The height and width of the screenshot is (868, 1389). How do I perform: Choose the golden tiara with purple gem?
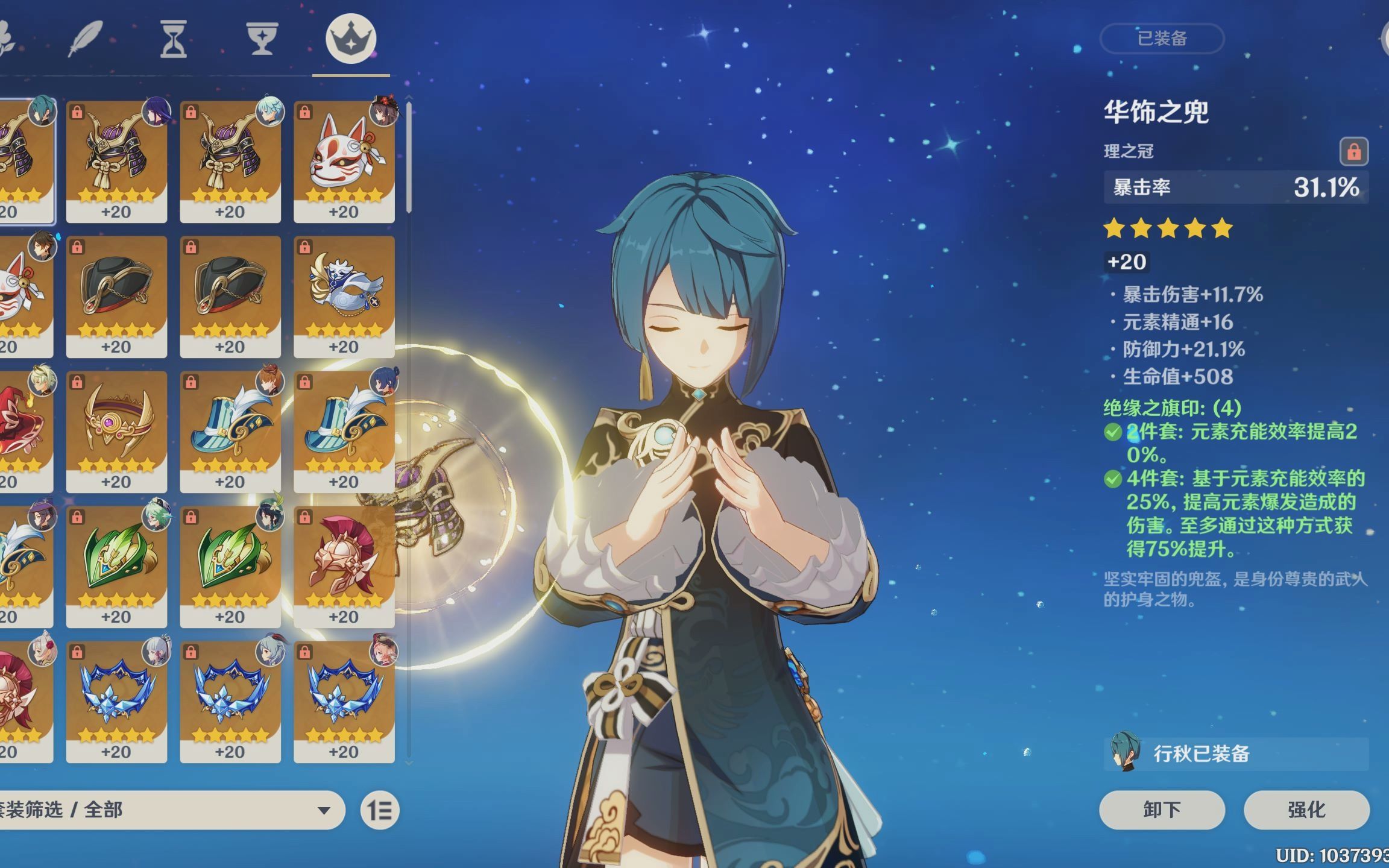[x=116, y=430]
